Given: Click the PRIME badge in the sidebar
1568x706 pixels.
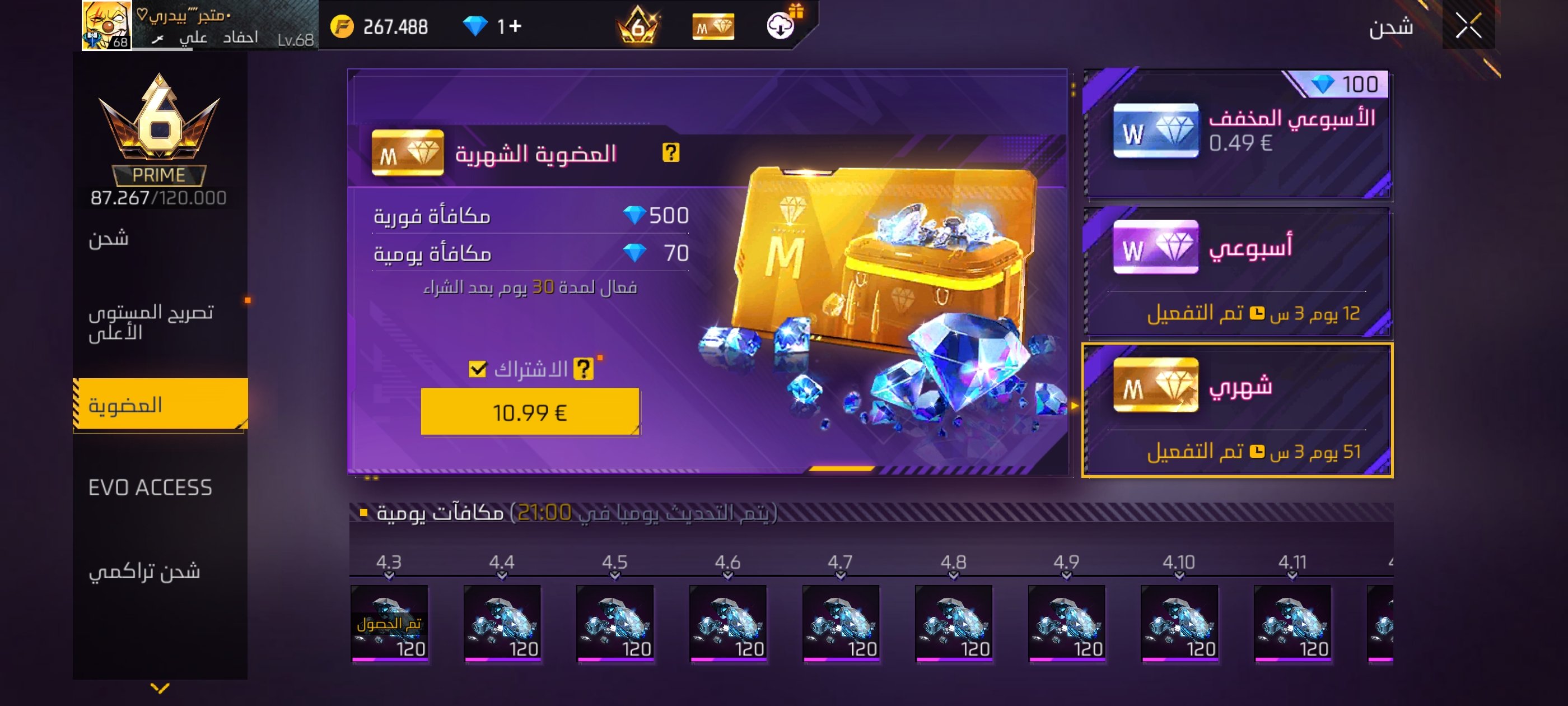Looking at the screenshot, I should pos(160,174).
